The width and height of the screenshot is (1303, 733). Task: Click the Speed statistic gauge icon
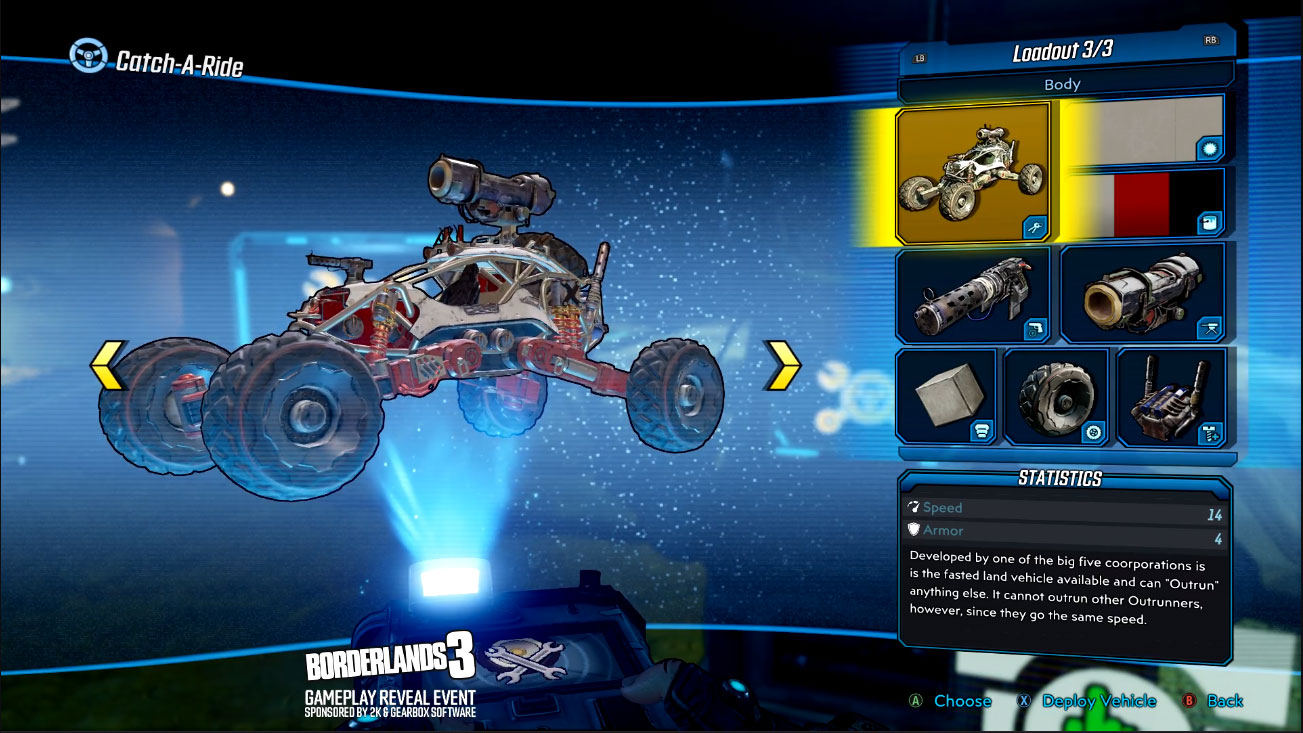[x=911, y=508]
